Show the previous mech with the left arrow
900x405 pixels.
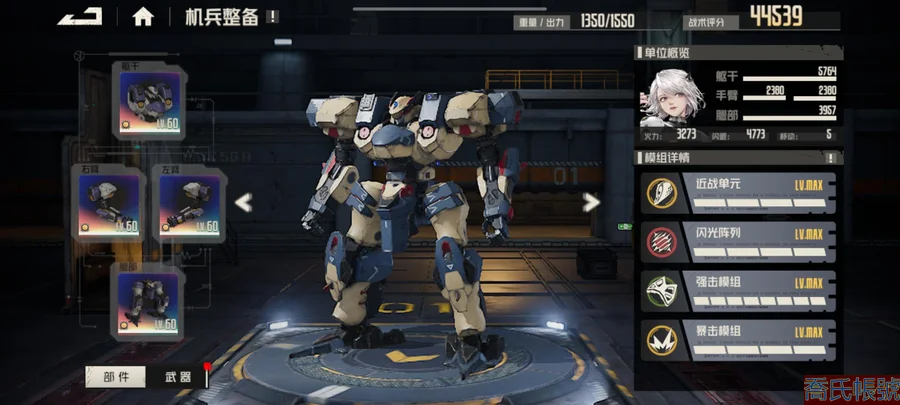pyautogui.click(x=243, y=202)
